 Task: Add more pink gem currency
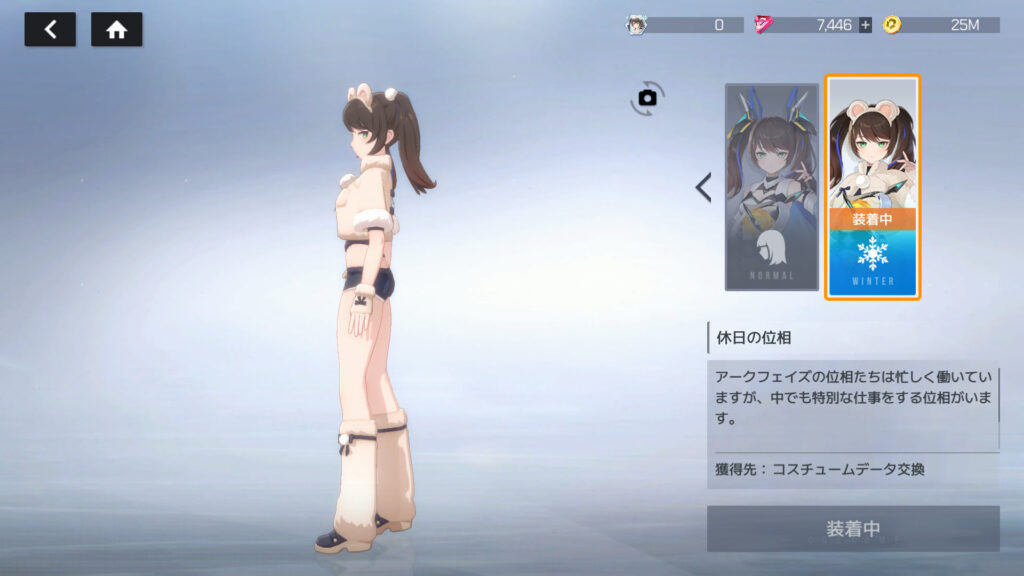pyautogui.click(x=865, y=25)
